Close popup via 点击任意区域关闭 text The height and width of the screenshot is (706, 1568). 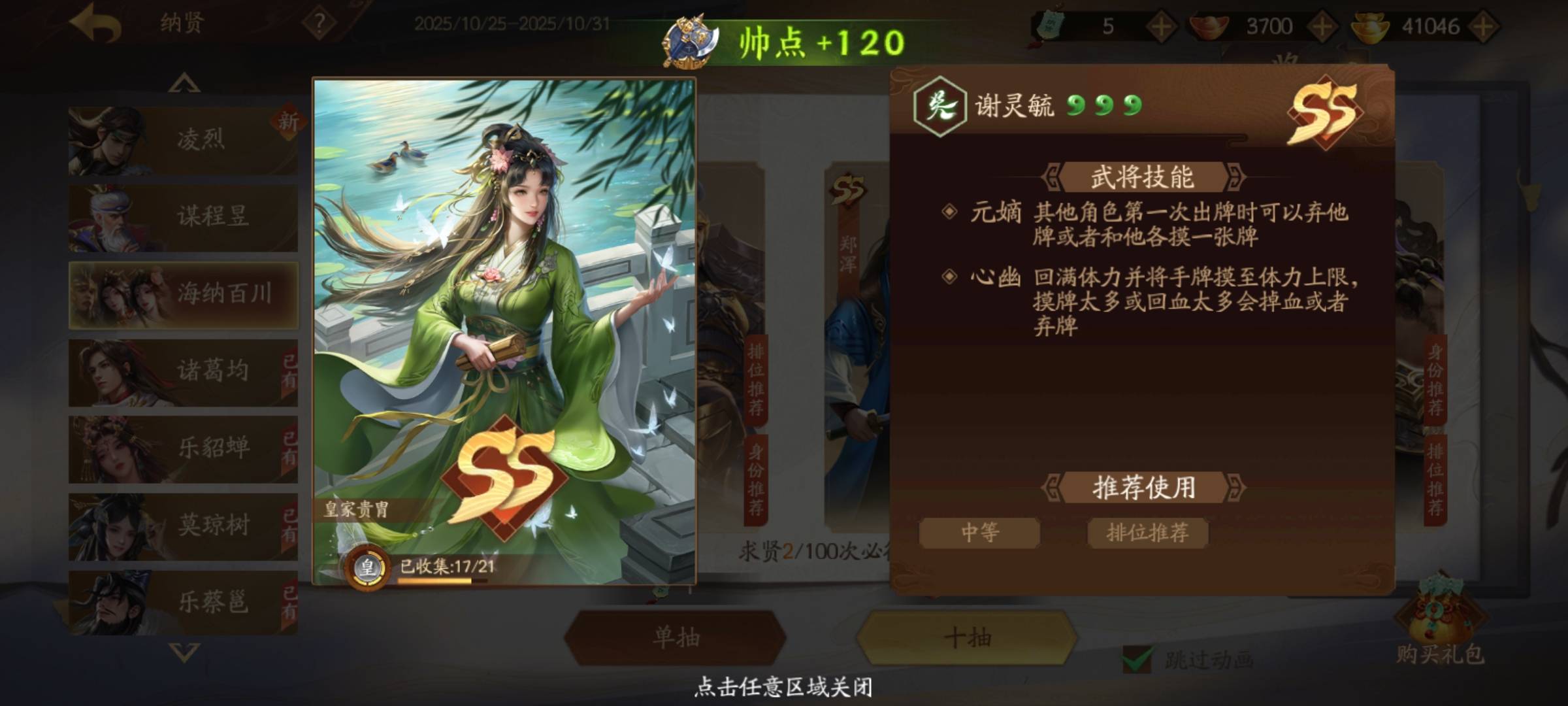click(783, 687)
